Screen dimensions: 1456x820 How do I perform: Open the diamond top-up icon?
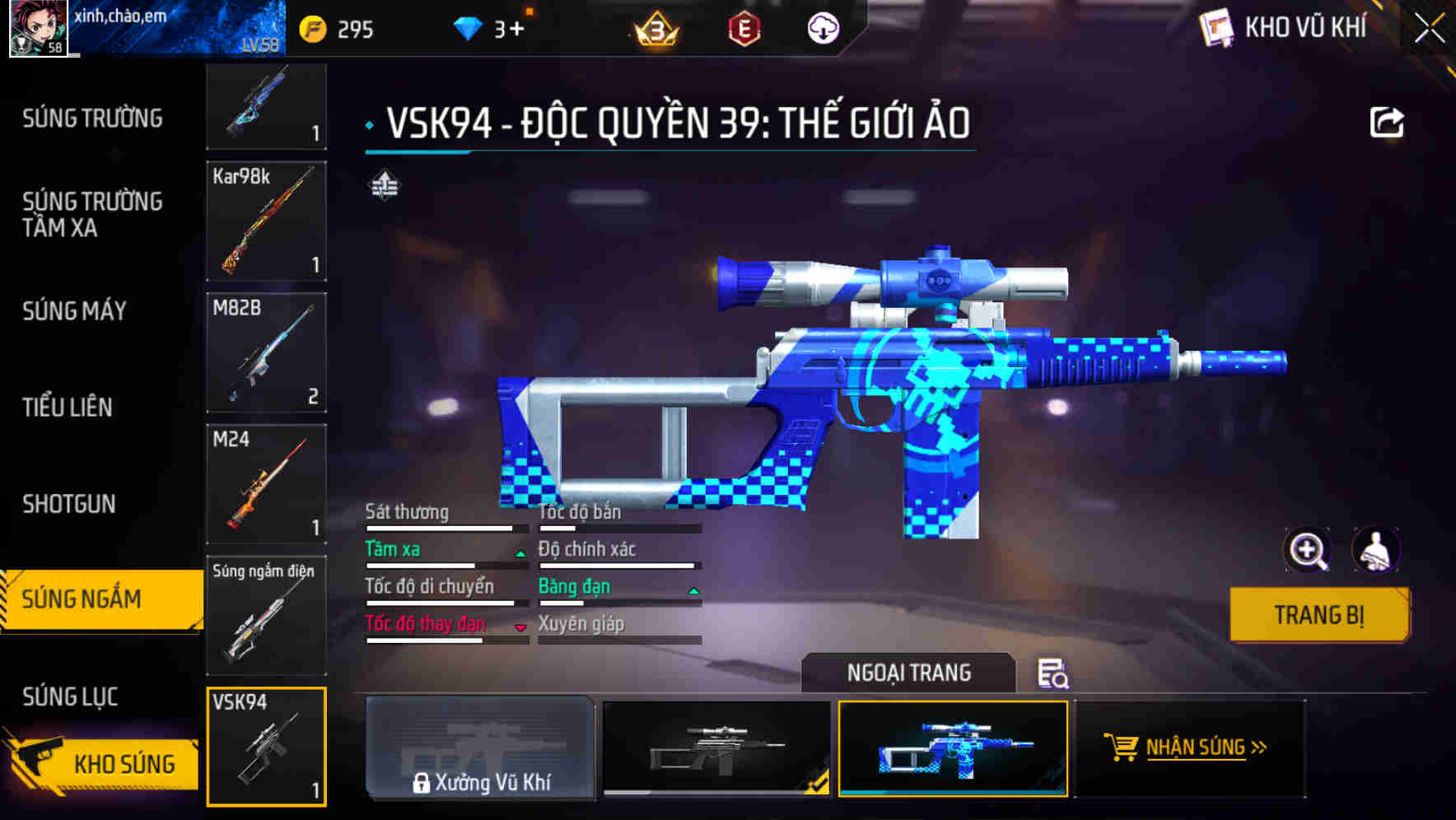467,27
